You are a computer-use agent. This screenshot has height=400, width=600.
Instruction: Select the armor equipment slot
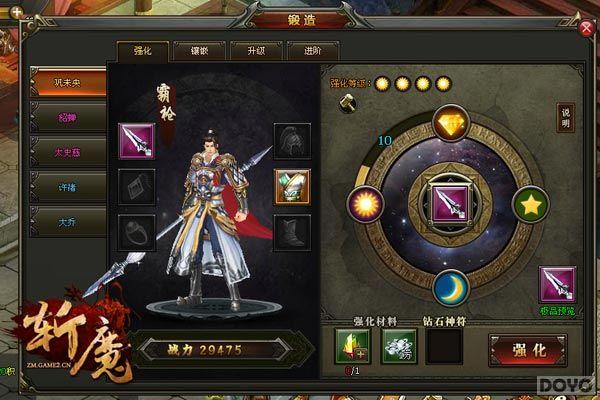point(292,185)
